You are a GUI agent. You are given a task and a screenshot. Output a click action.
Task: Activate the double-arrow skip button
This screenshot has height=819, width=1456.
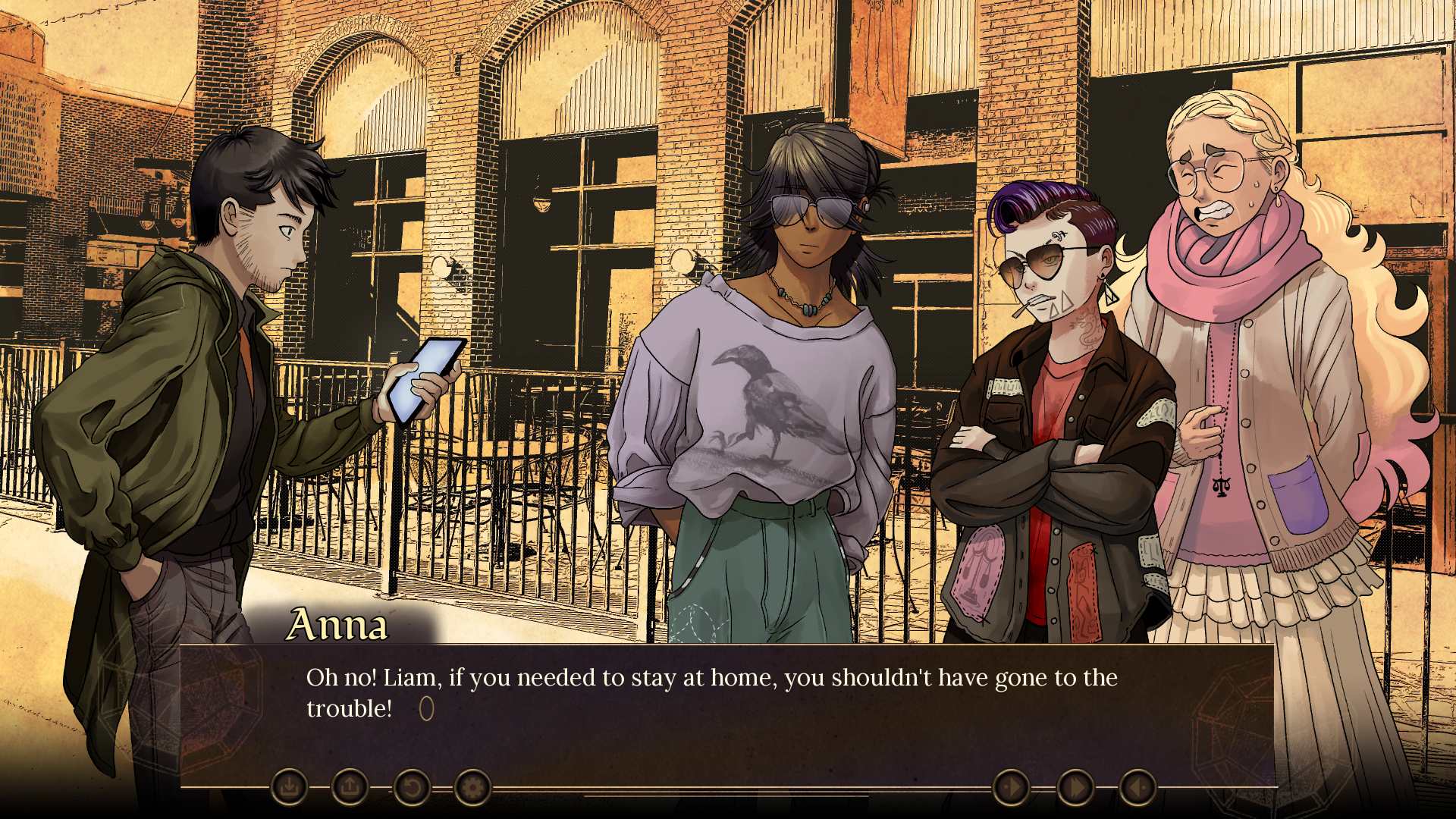point(1075,788)
